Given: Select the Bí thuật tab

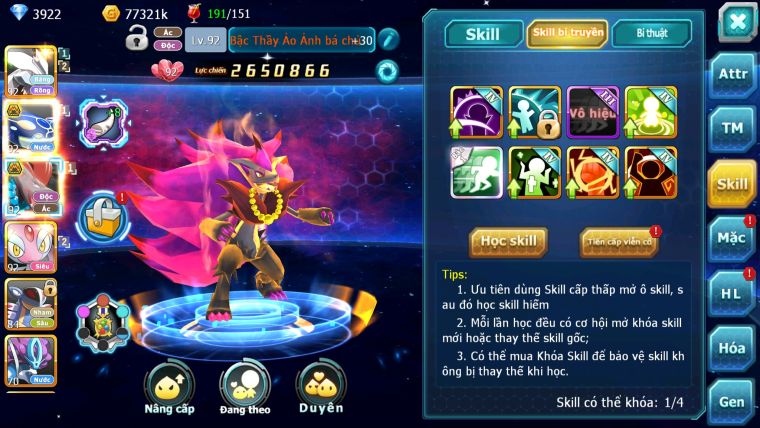Looking at the screenshot, I should (x=651, y=34).
